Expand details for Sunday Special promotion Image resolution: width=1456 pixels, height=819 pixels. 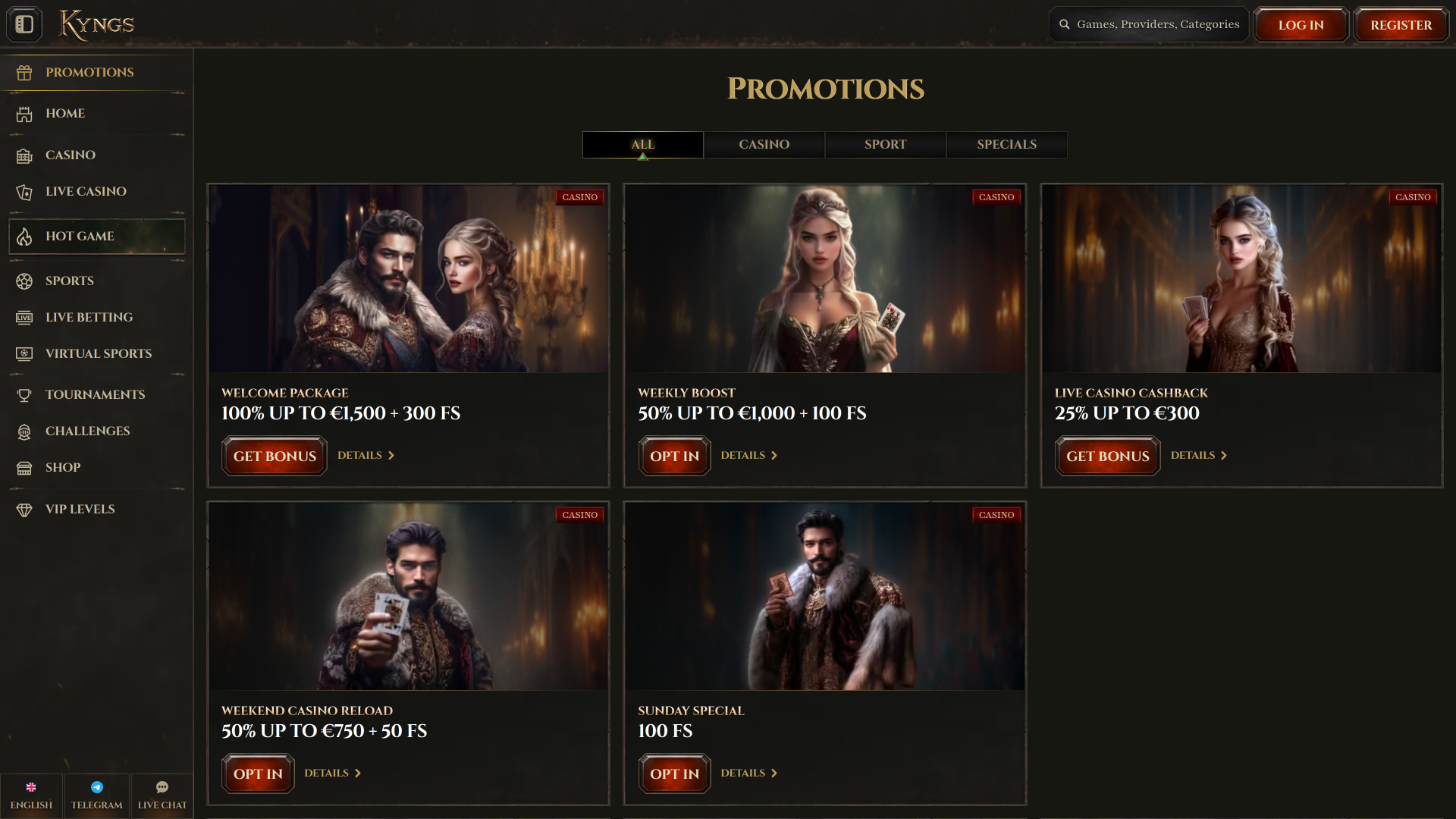pos(749,773)
